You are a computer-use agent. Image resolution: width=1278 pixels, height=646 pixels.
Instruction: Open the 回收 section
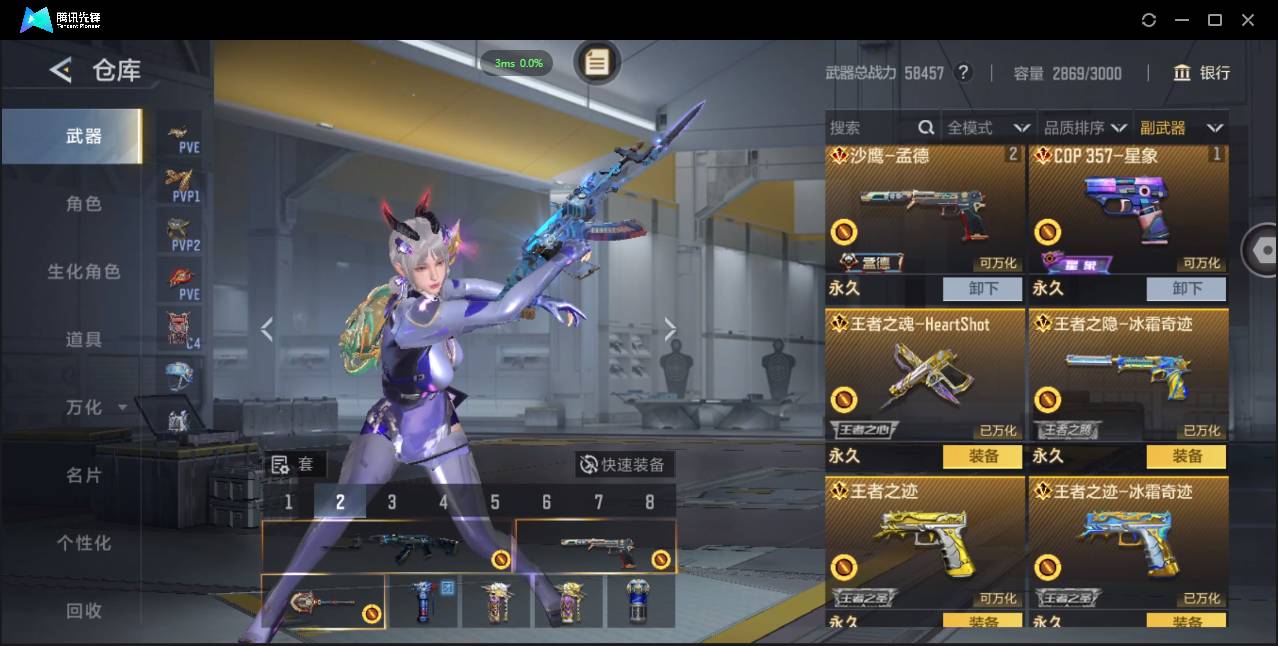coord(84,610)
